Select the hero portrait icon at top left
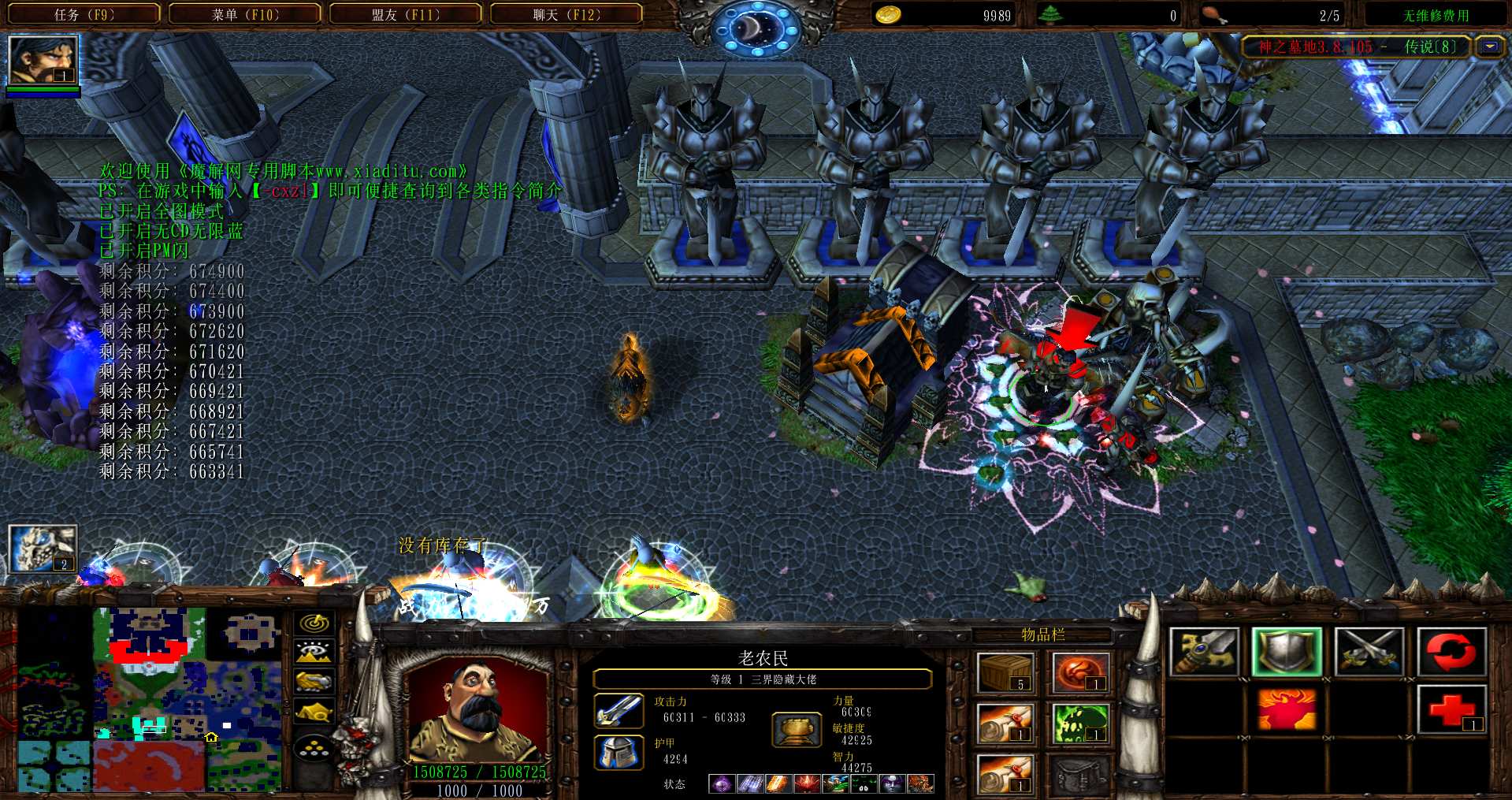Image resolution: width=1512 pixels, height=800 pixels. click(x=43, y=59)
